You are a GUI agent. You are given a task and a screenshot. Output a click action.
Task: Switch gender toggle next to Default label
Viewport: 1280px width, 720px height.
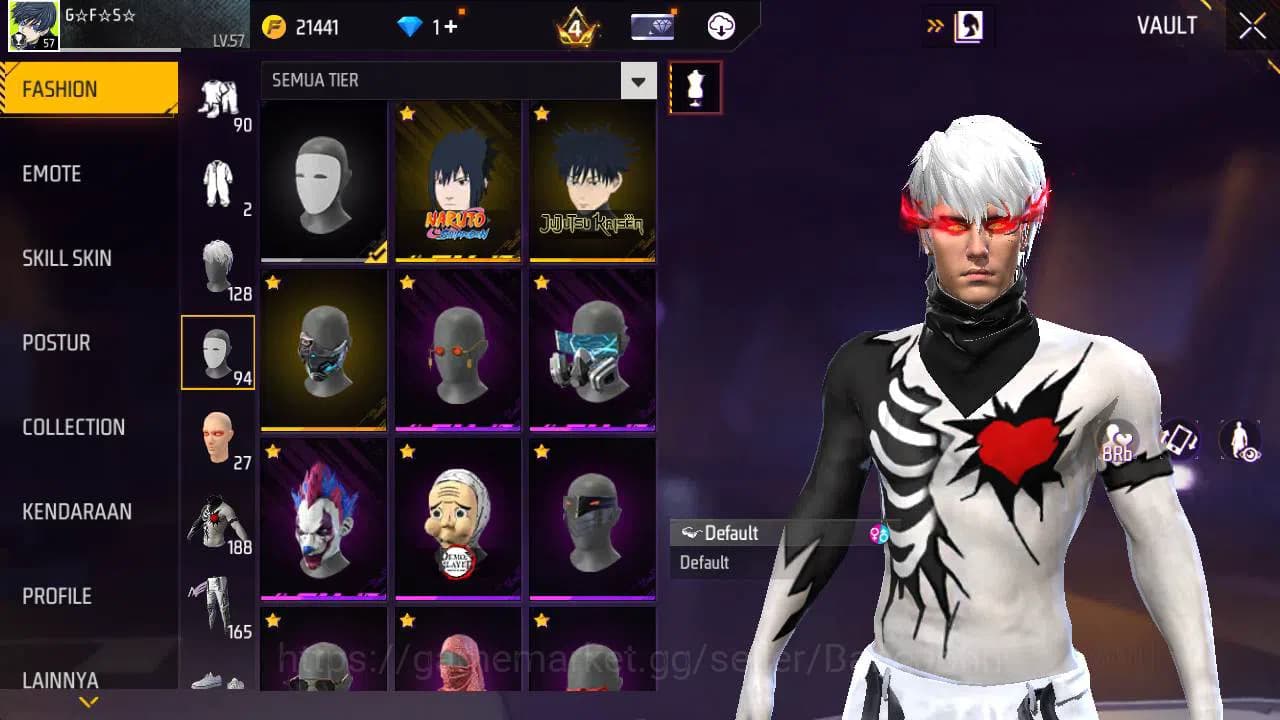point(880,533)
